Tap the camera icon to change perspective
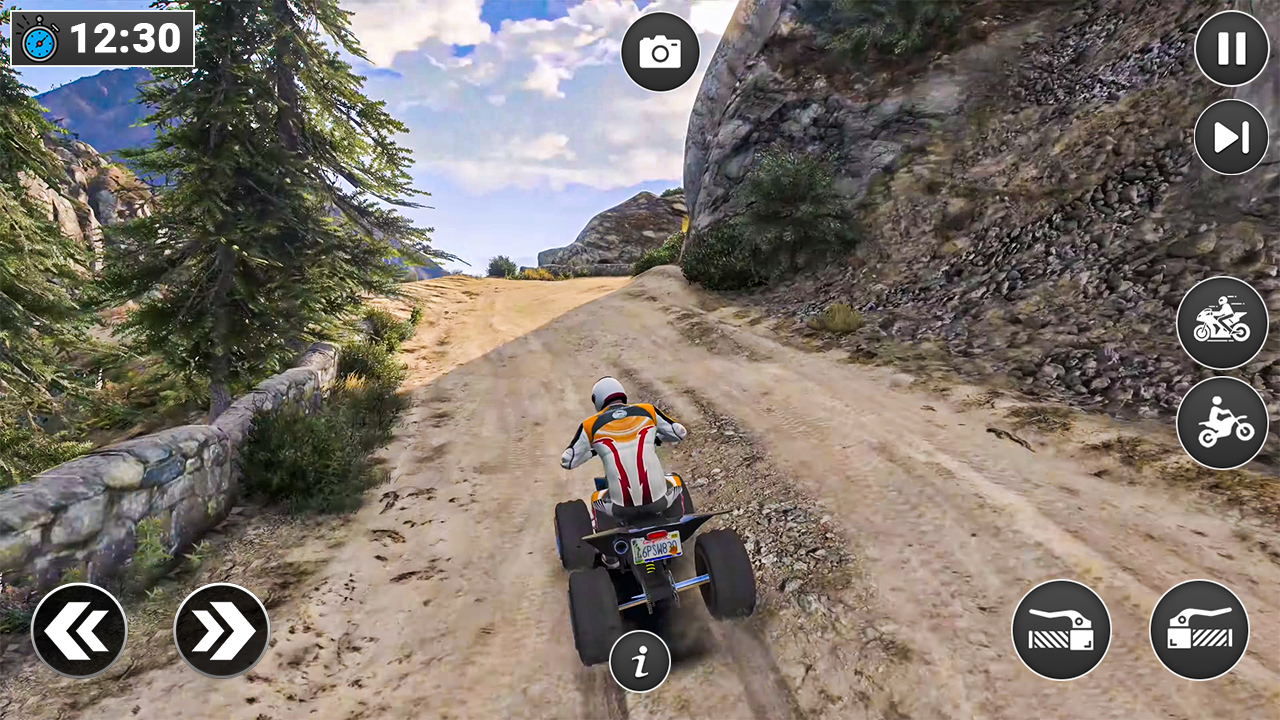Screen dimensions: 1280x720 [660, 52]
